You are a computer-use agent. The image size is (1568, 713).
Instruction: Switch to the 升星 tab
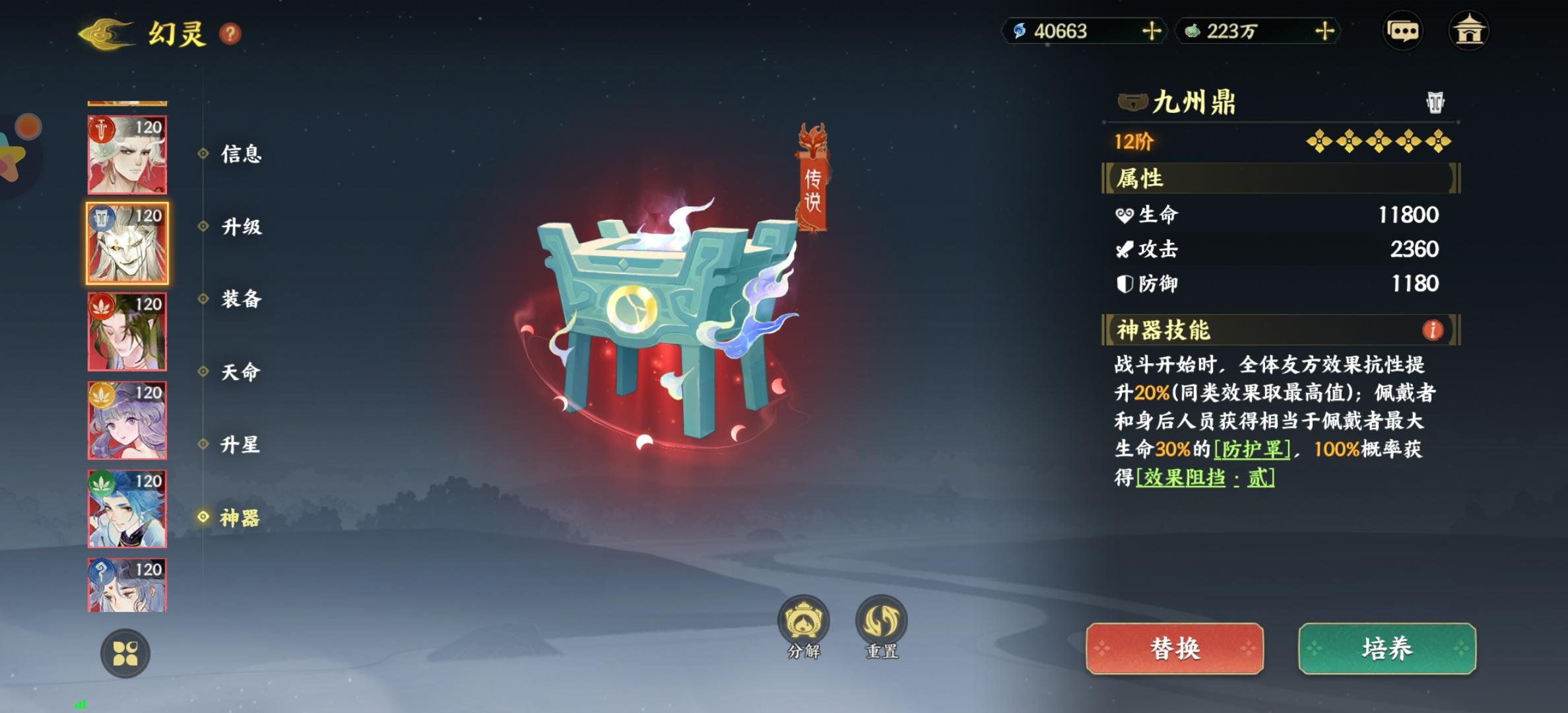point(241,444)
